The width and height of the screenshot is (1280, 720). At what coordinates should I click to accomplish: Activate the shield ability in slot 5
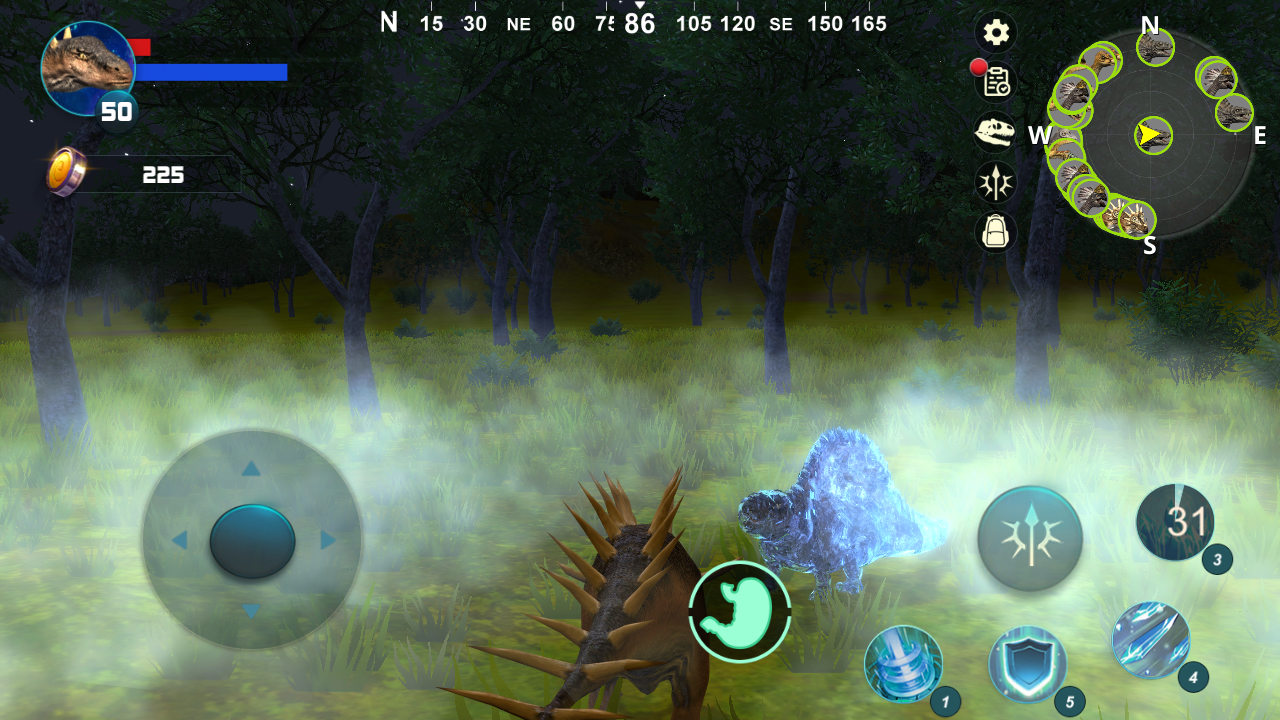(1030, 665)
